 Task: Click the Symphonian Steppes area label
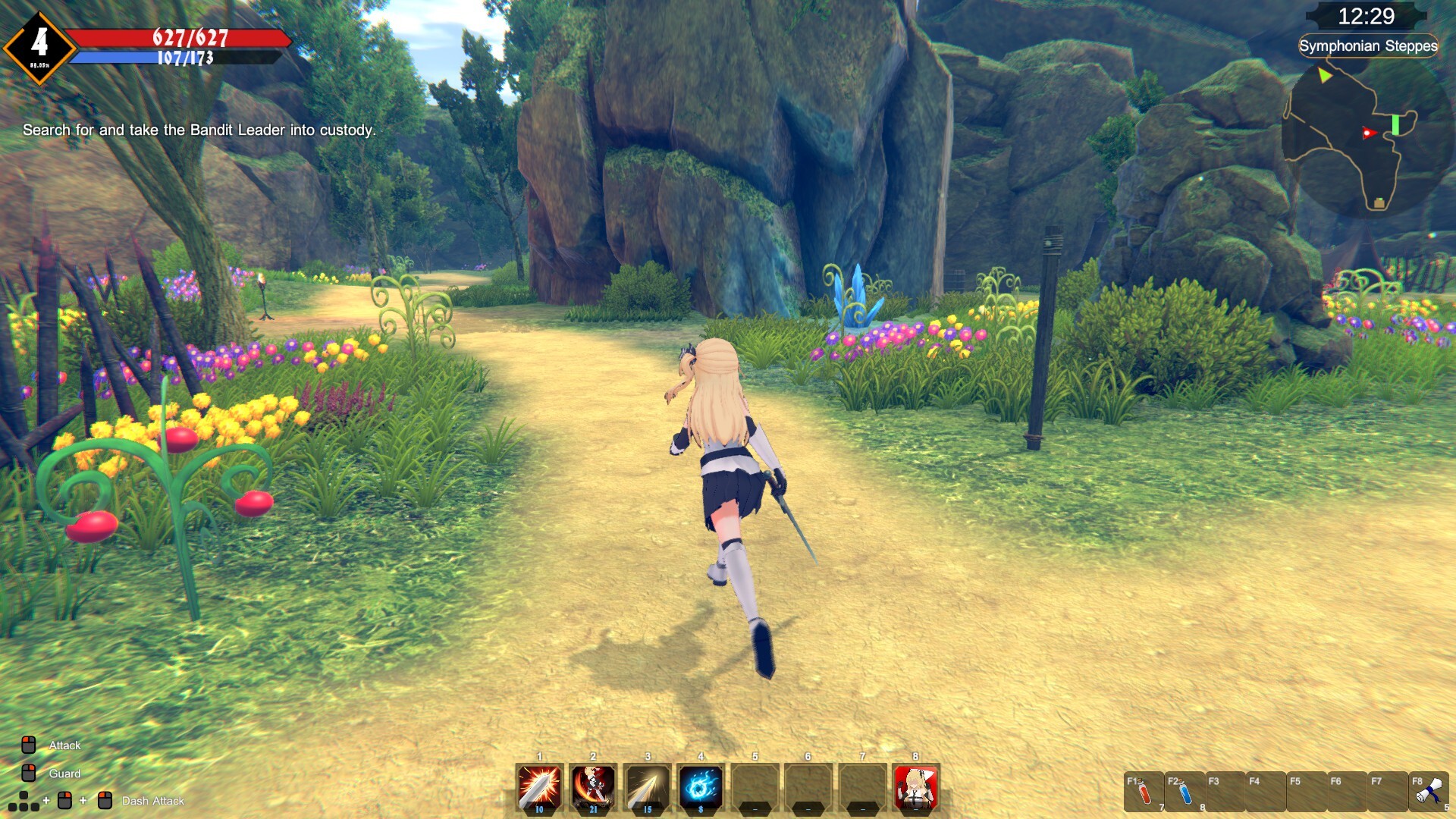pos(1368,45)
